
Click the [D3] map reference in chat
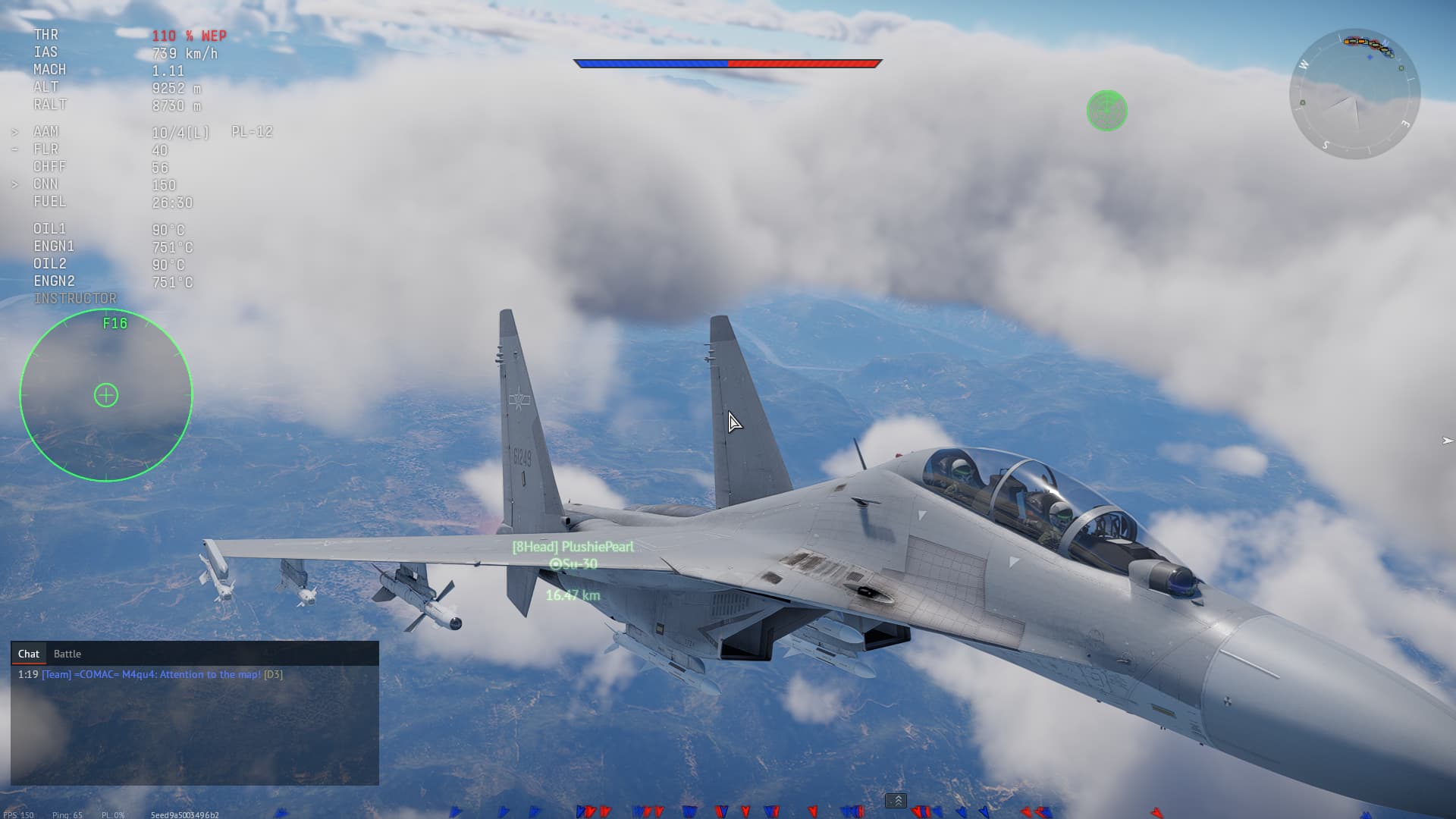(274, 673)
